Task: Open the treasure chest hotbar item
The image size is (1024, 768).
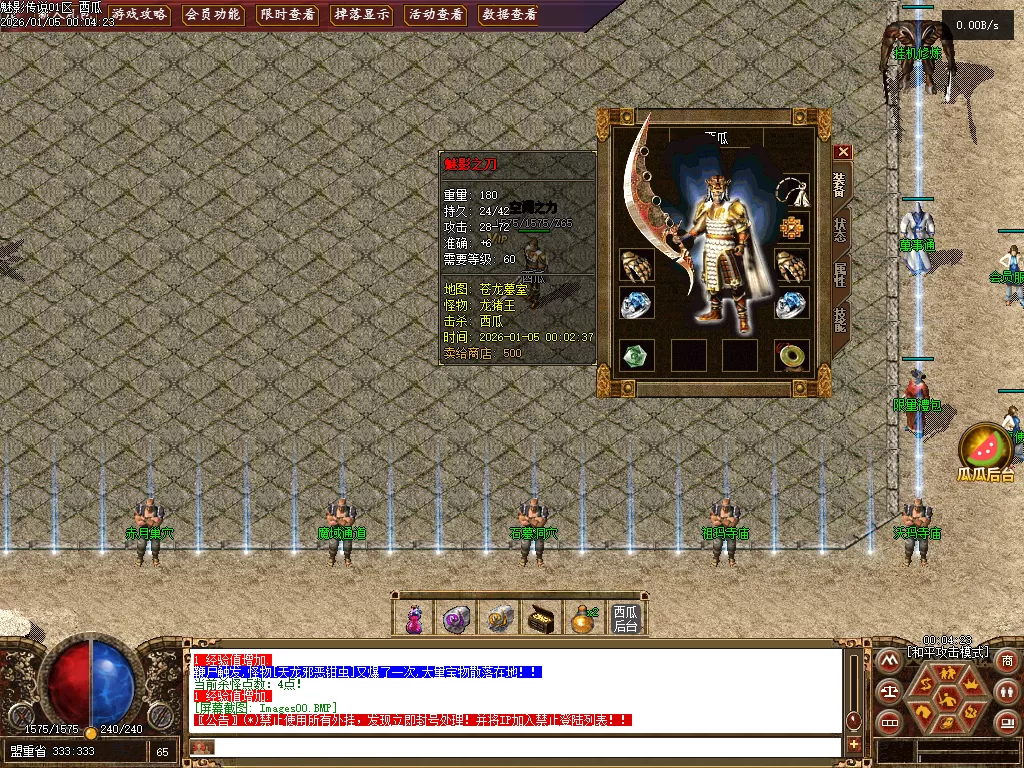Action: [x=541, y=619]
